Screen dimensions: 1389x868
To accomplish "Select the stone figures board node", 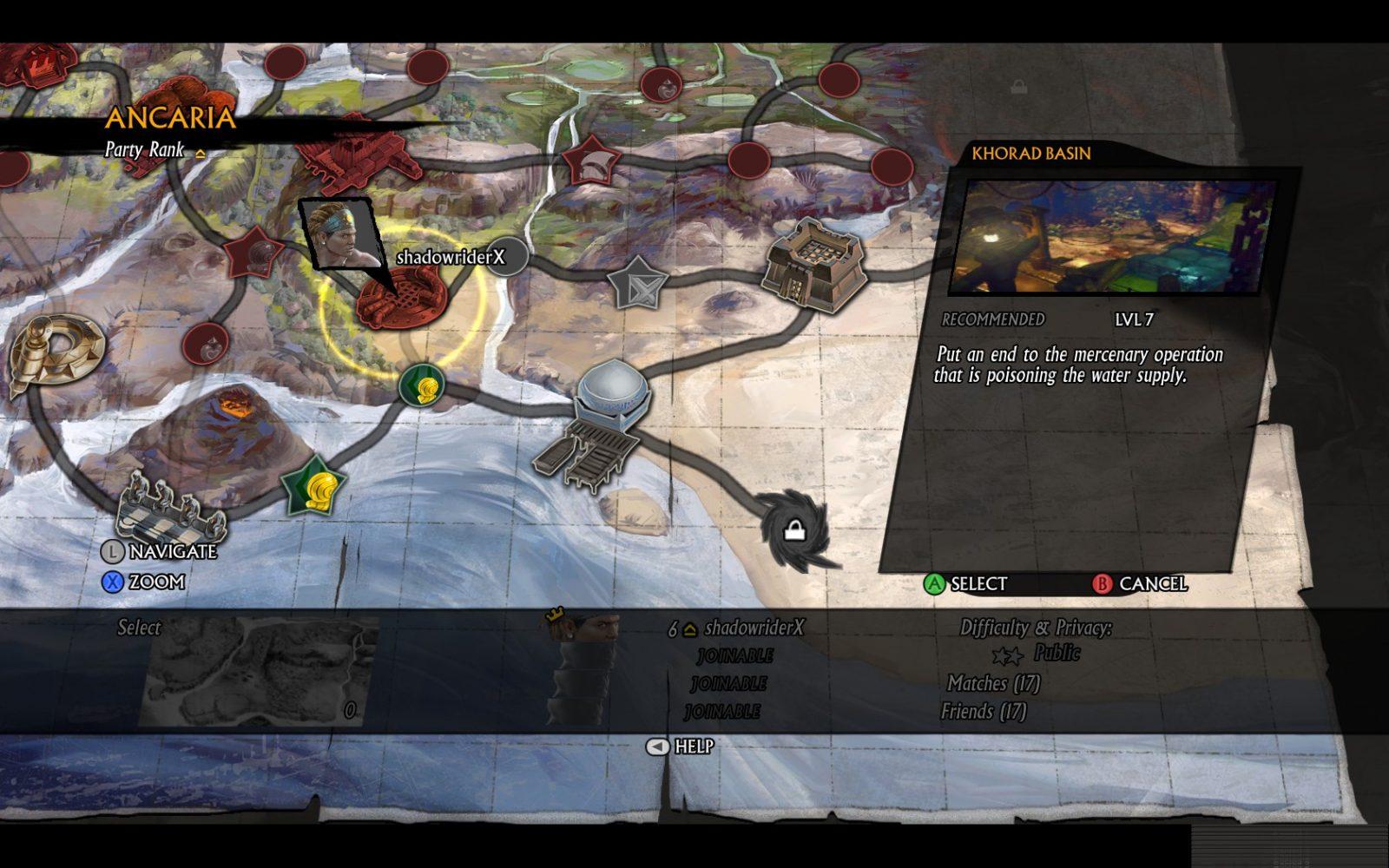I will point(170,508).
